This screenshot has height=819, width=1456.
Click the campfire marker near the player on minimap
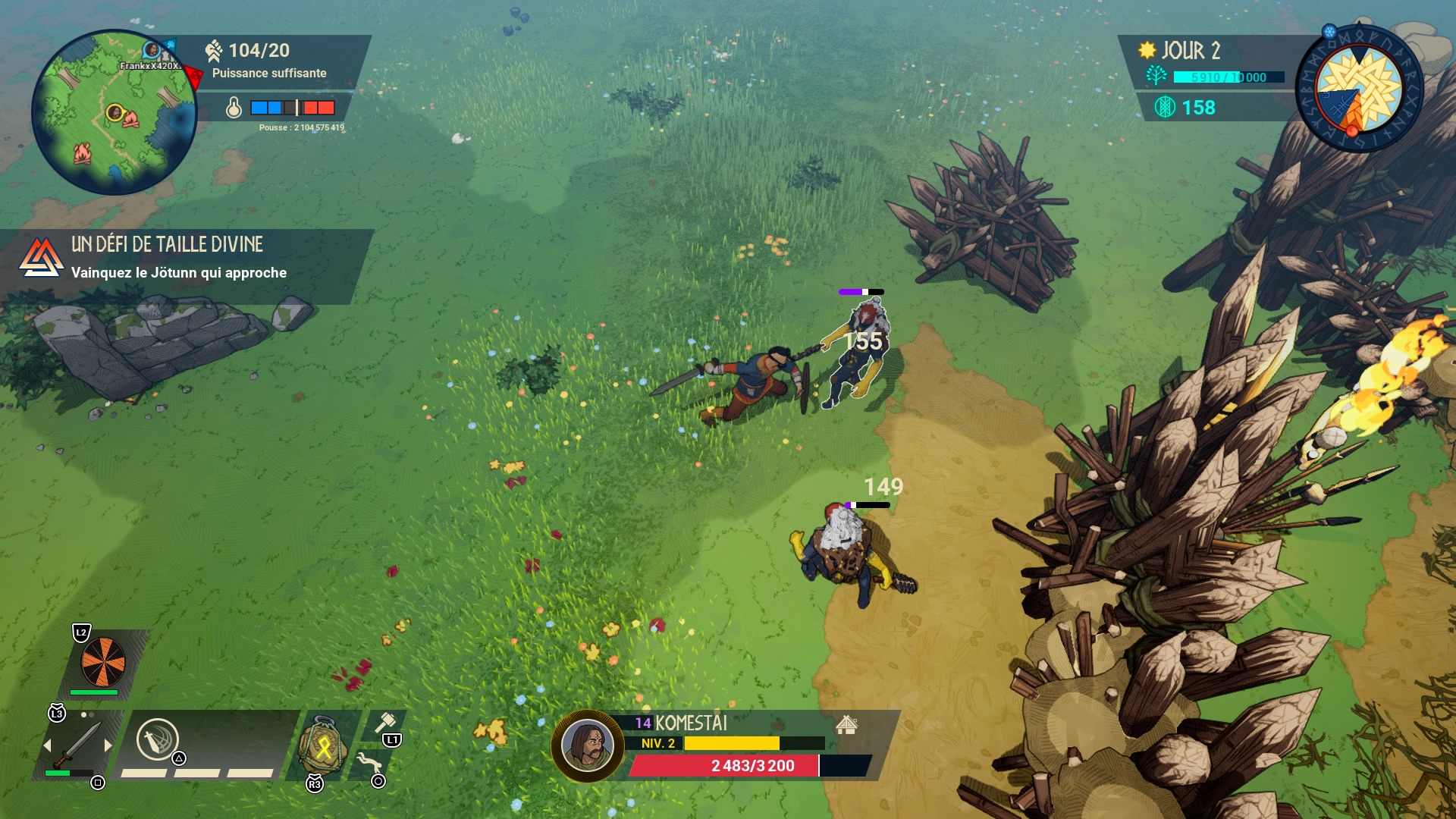click(130, 119)
